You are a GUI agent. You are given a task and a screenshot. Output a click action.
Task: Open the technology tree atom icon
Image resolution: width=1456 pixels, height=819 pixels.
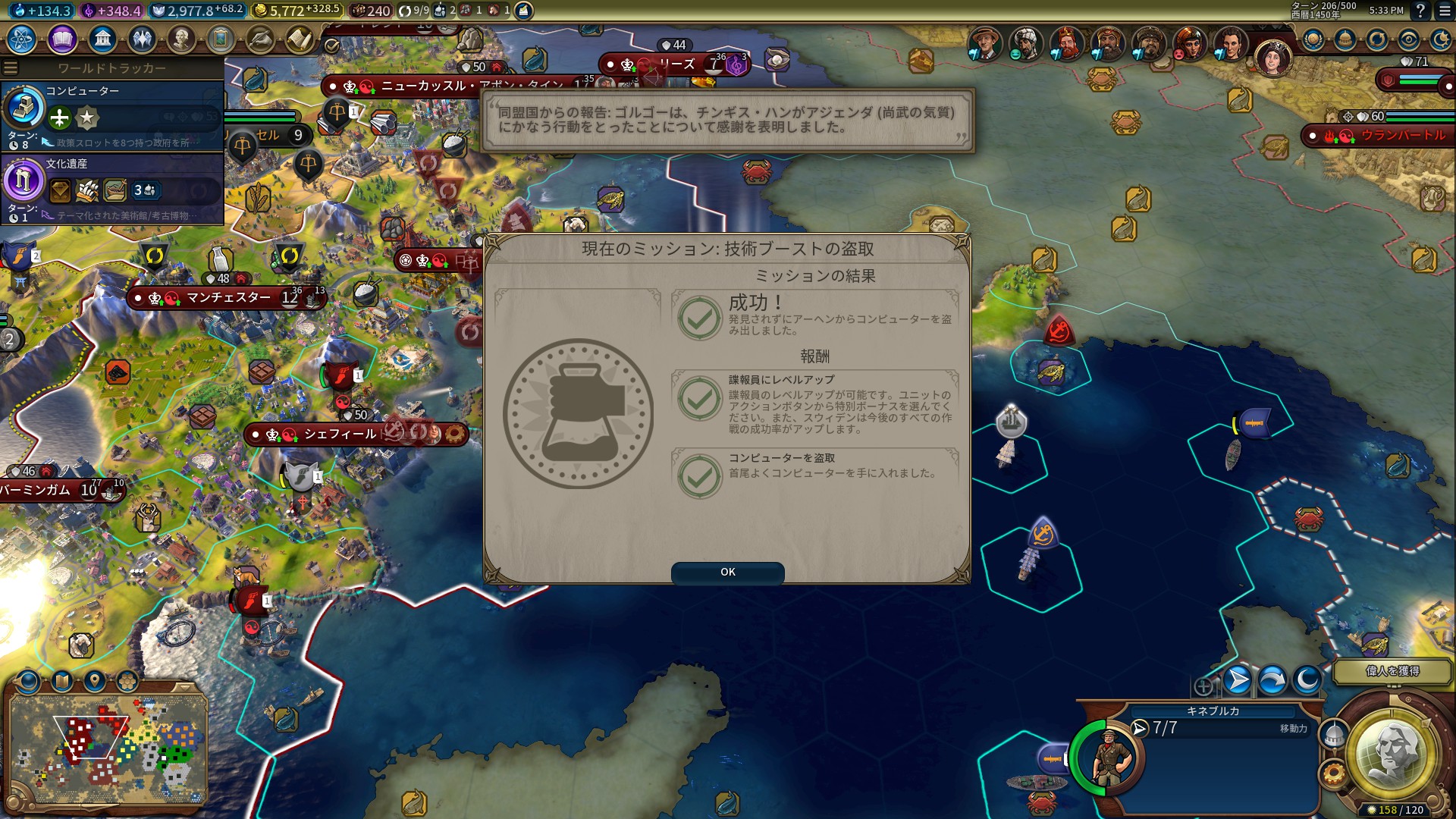click(21, 39)
